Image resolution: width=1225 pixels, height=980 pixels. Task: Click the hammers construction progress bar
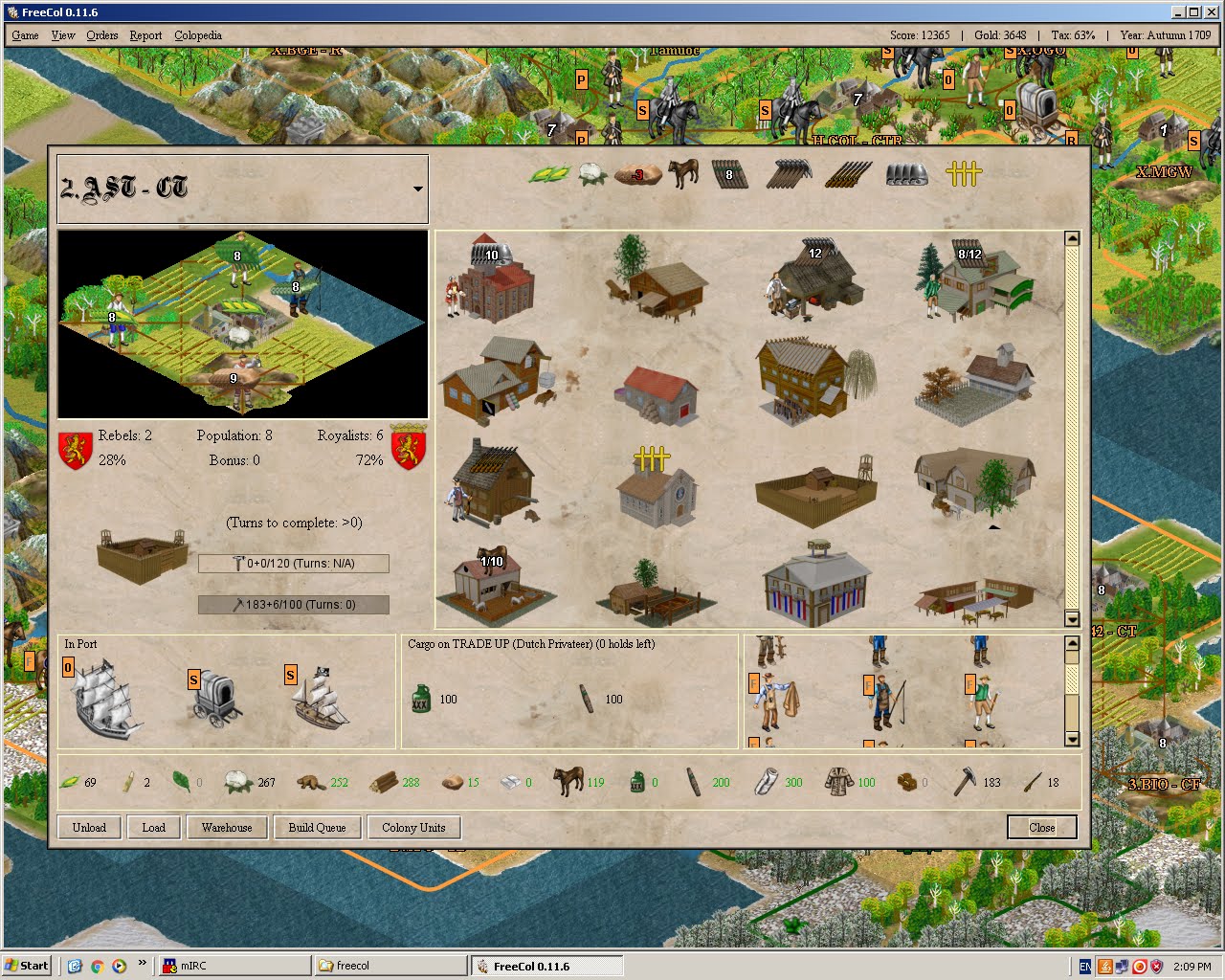[293, 604]
